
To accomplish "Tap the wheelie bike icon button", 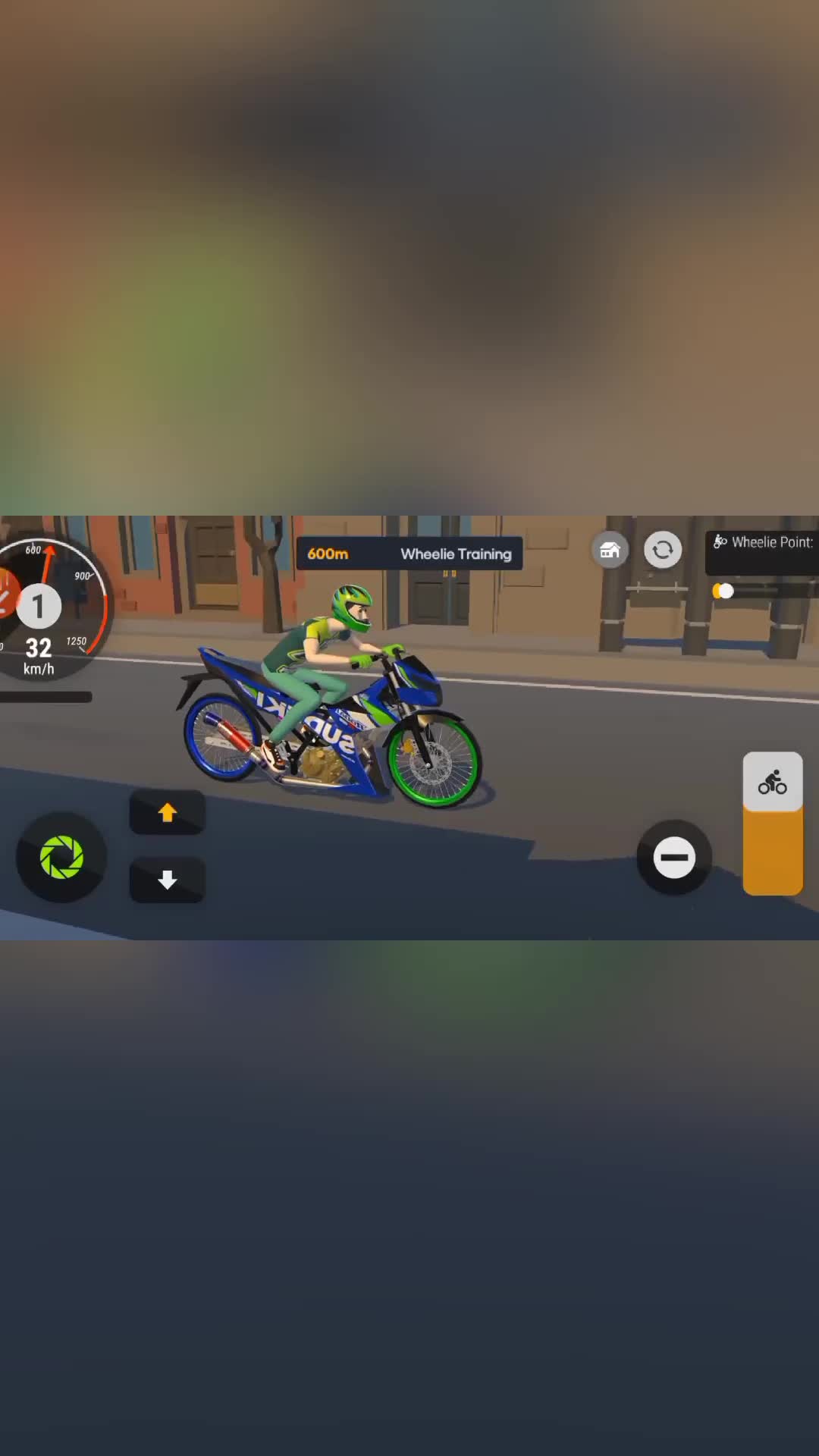I will (x=773, y=782).
